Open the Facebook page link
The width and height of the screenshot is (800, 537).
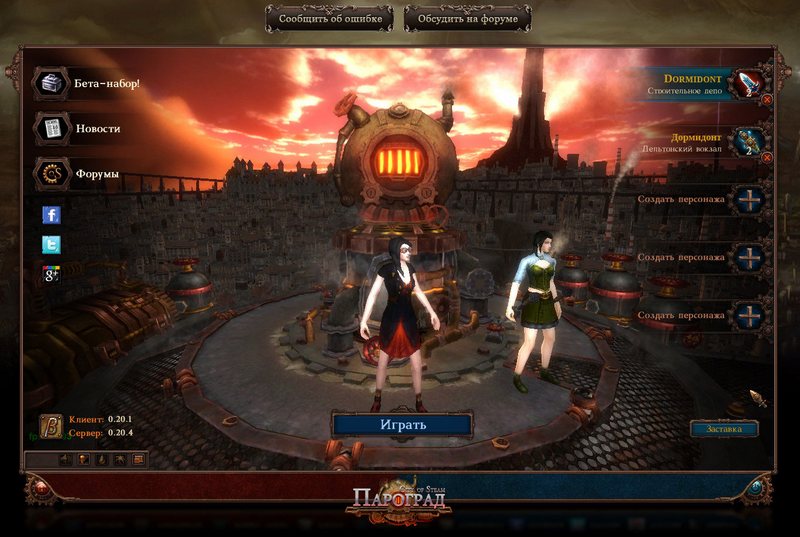[x=51, y=214]
